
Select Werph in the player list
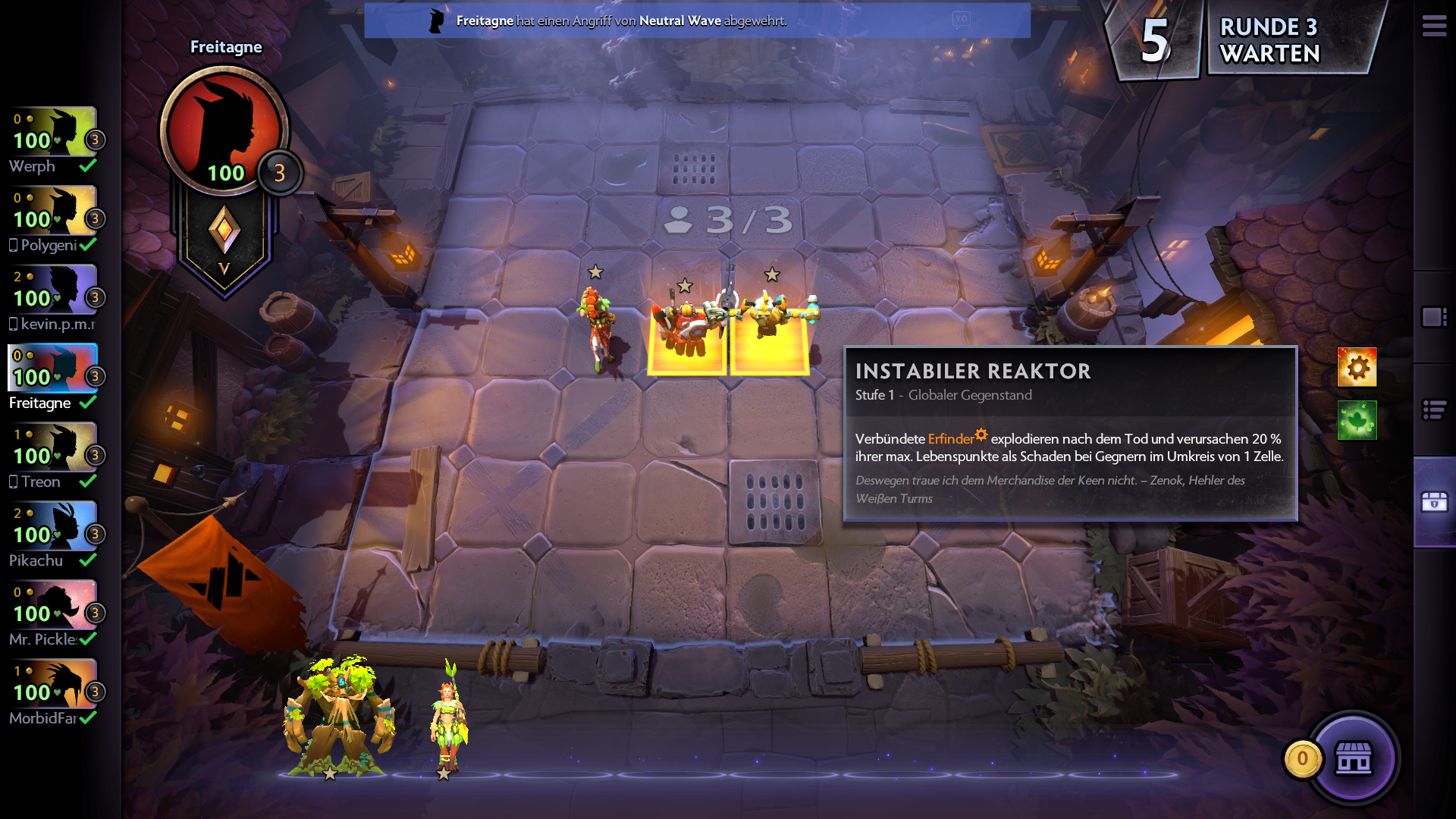coord(53,141)
